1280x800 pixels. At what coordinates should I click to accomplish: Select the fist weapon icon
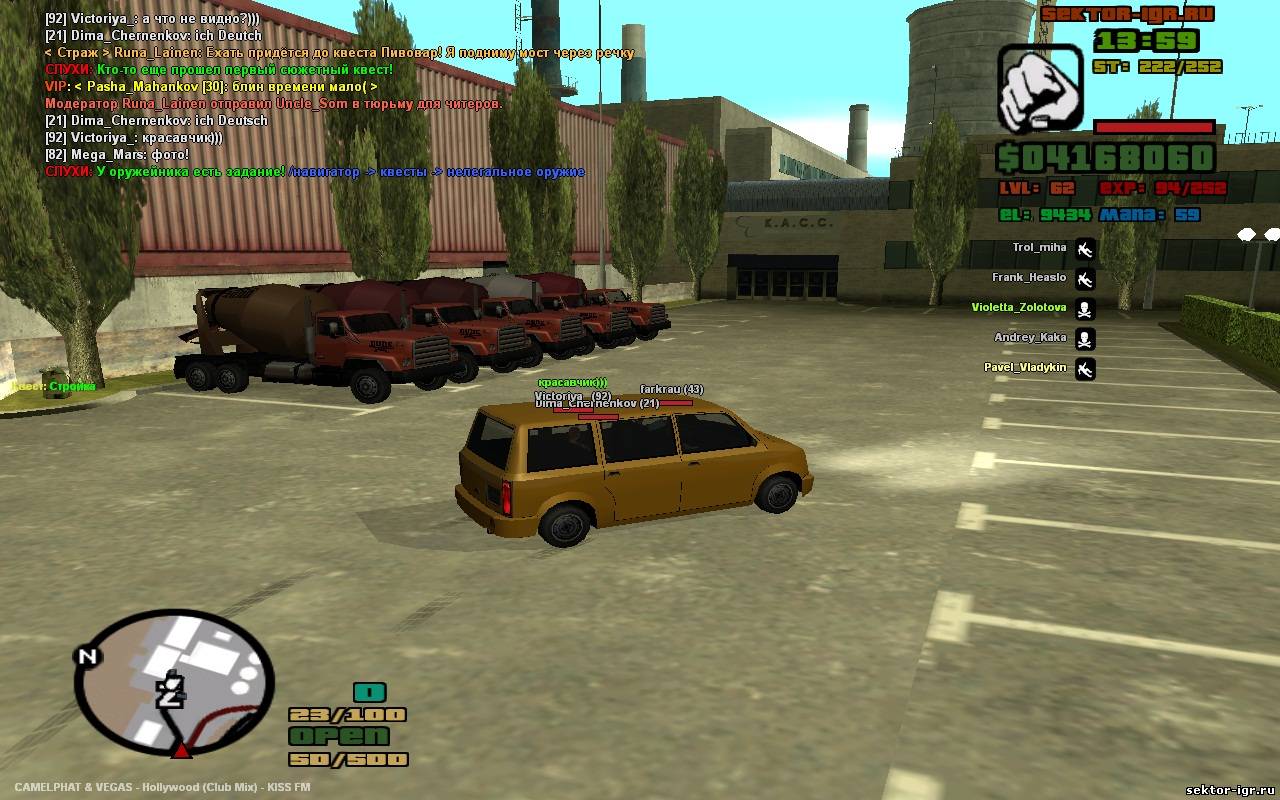[1040, 88]
